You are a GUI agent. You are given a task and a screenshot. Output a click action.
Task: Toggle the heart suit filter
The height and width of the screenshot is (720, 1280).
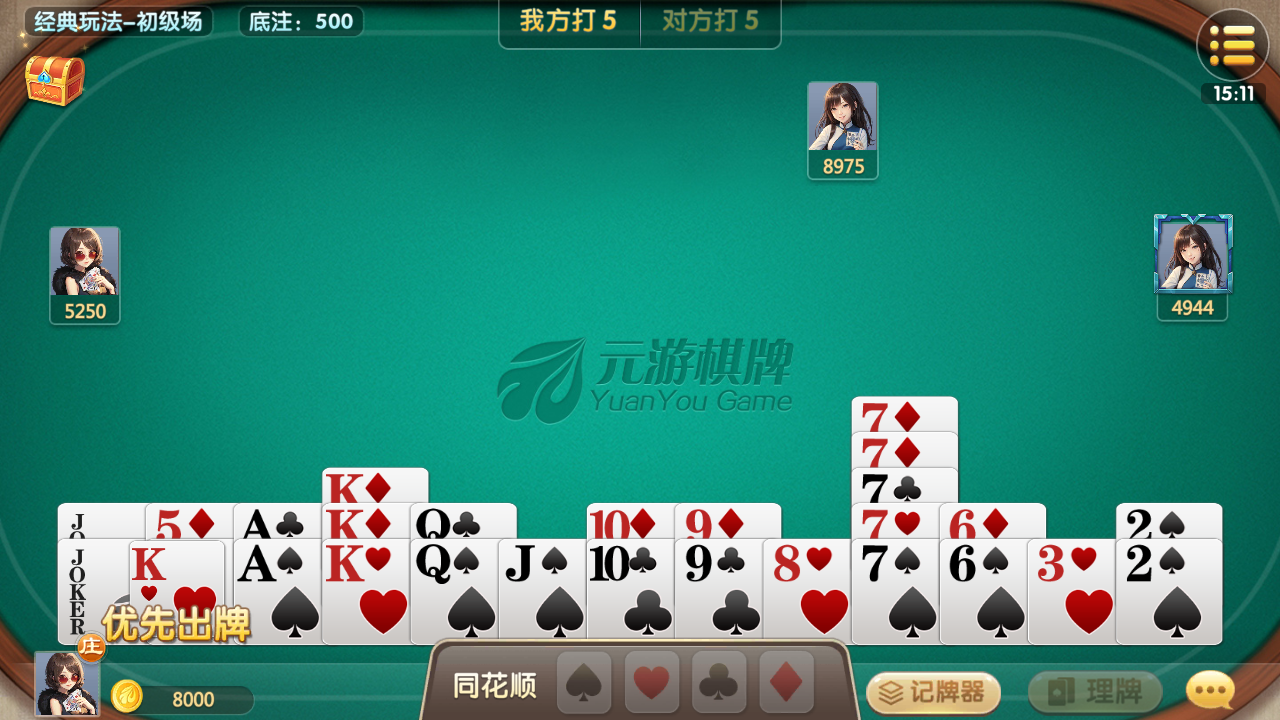[651, 683]
